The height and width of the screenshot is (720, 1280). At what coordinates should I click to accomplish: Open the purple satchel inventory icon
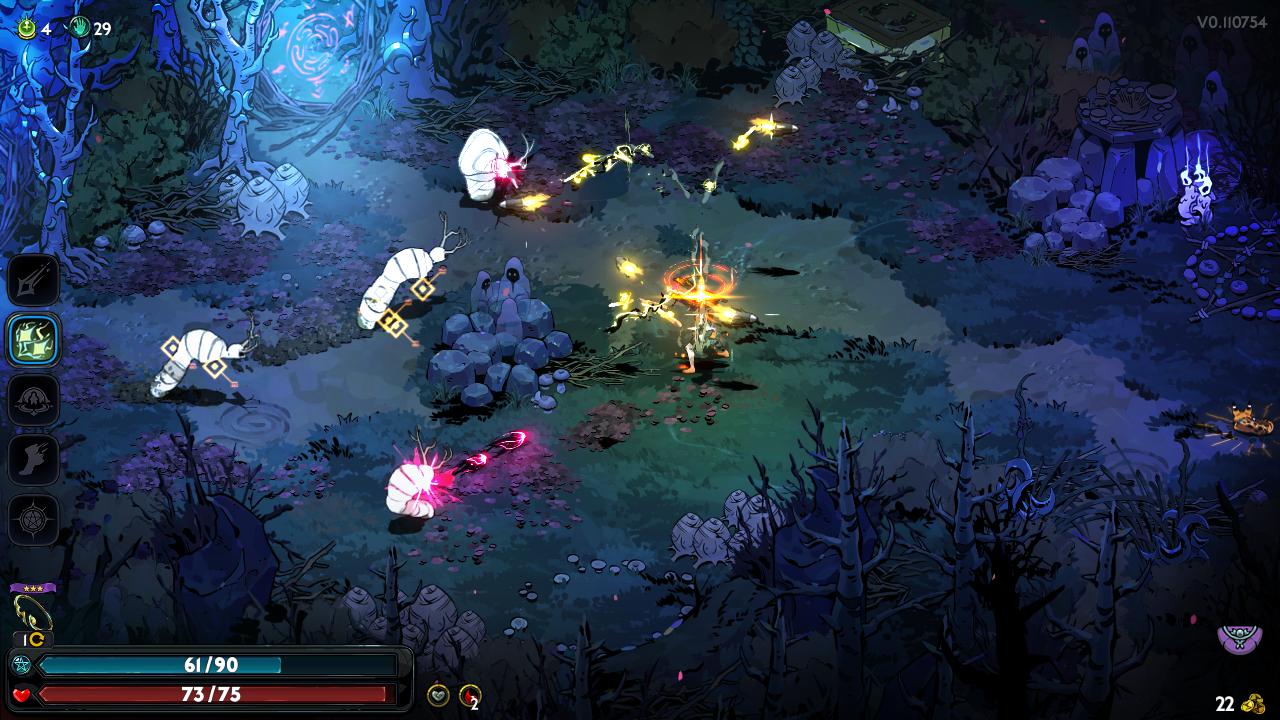point(1240,636)
